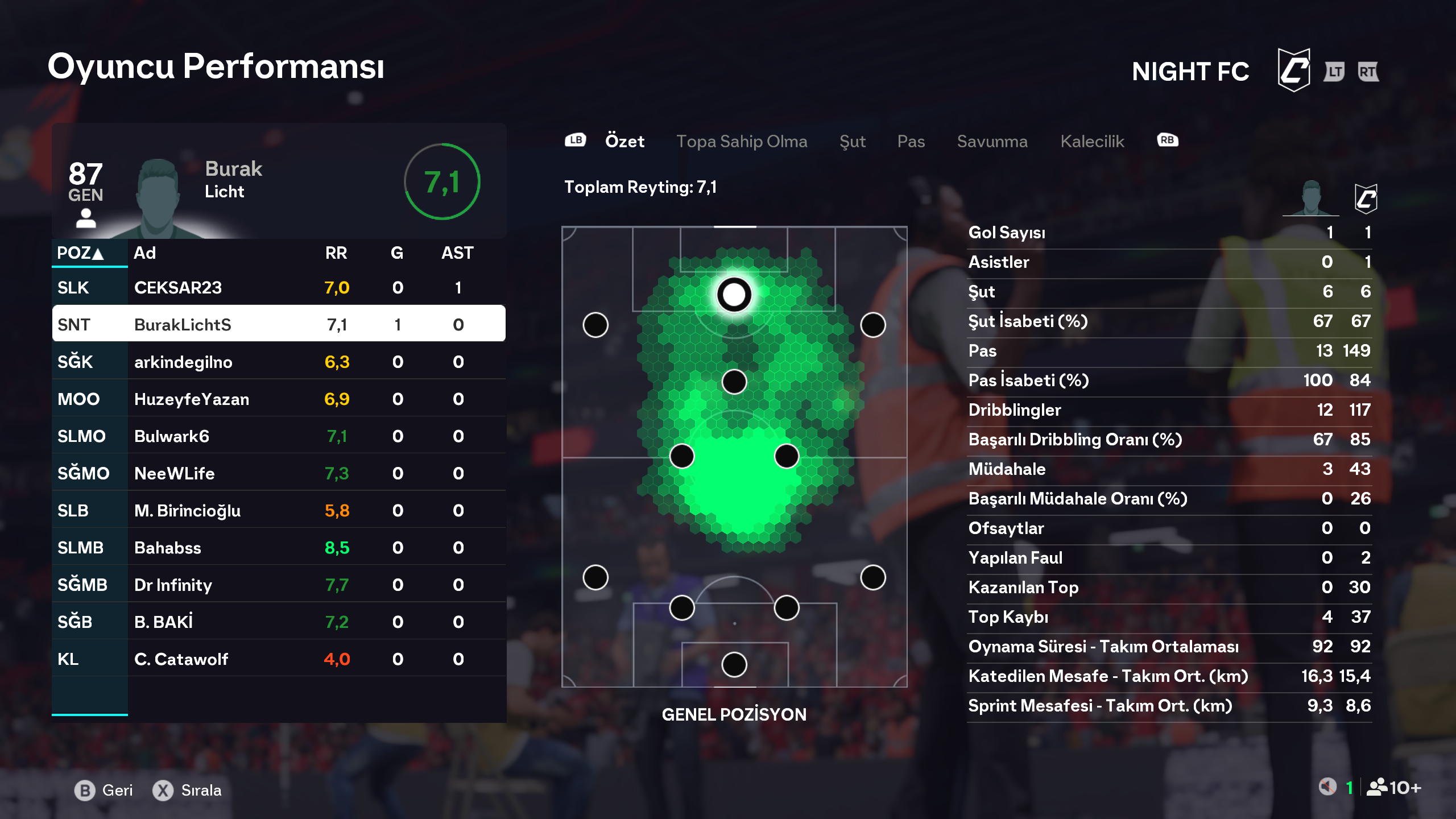Screen dimensions: 1456x819
Task: Select B. BAKİ's player row
Action: 279,622
